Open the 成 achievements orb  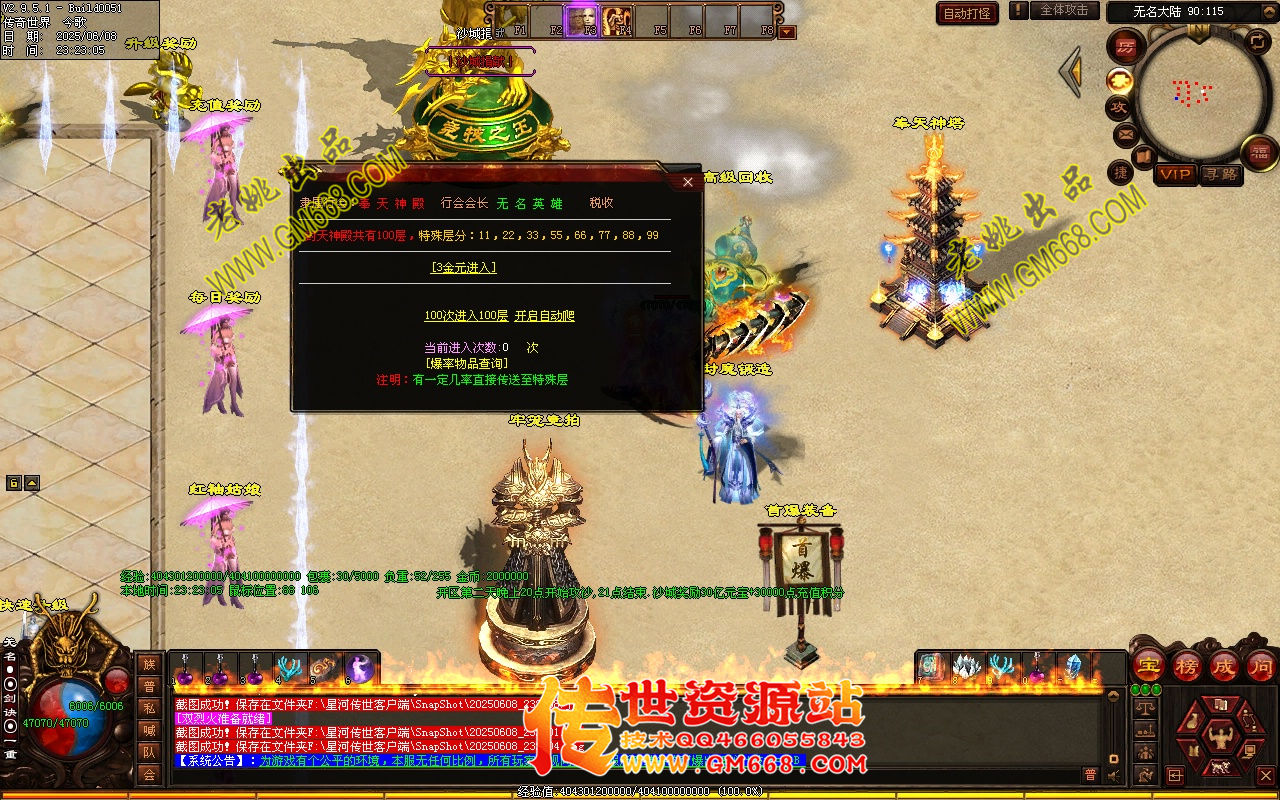point(1224,665)
